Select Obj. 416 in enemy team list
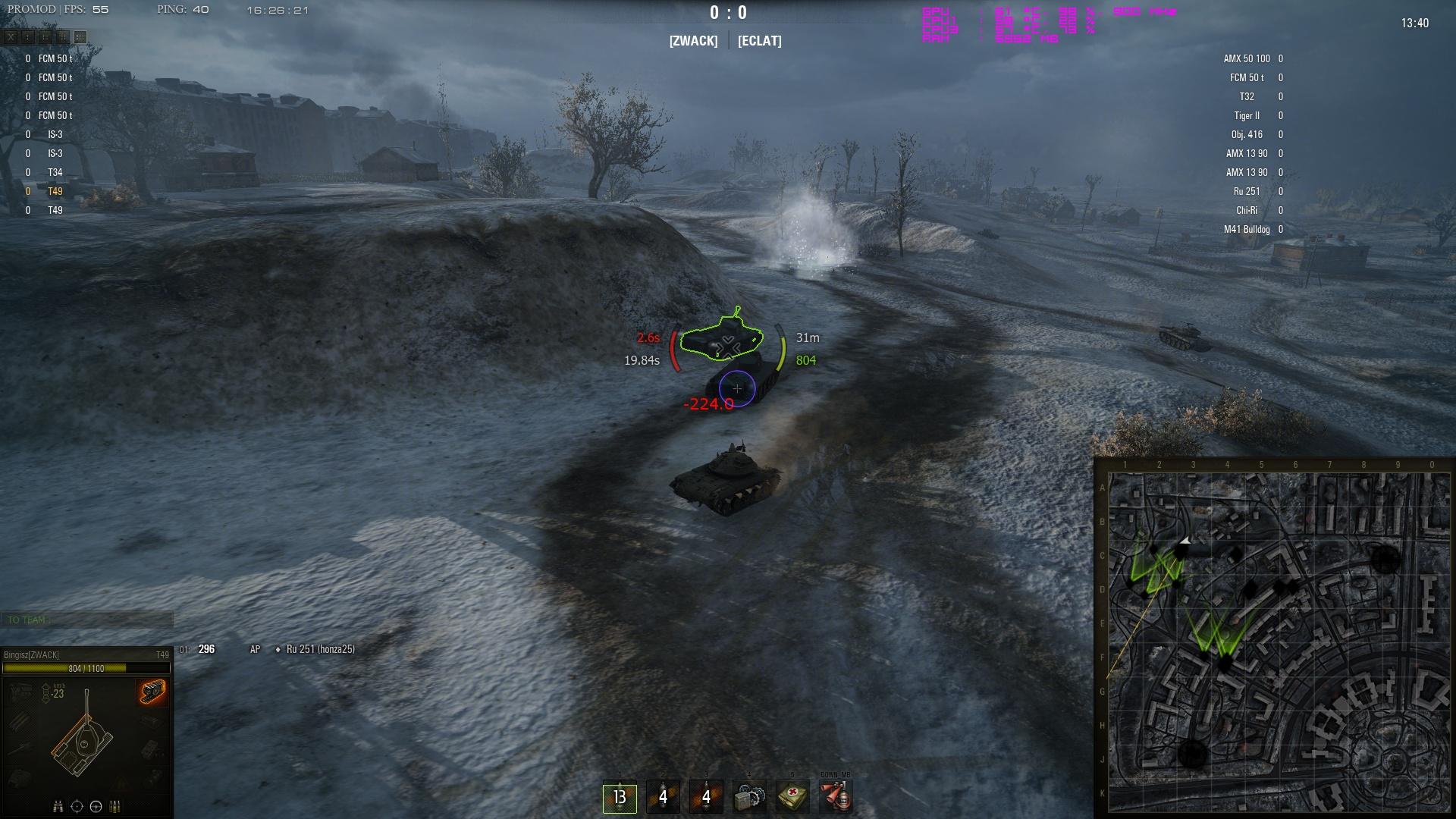 pyautogui.click(x=1246, y=134)
